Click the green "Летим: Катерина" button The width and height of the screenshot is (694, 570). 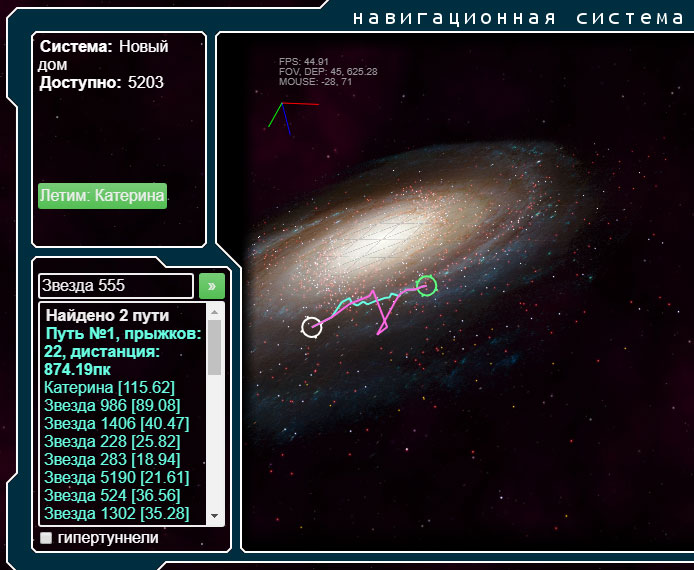(x=102, y=196)
